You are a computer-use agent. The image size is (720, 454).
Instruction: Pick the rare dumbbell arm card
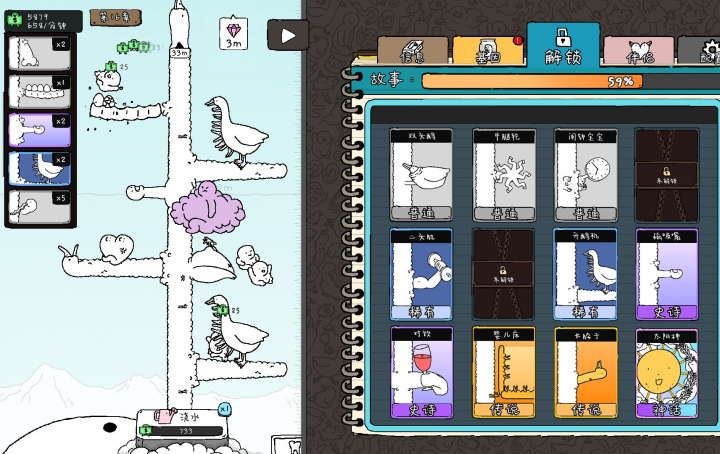pyautogui.click(x=421, y=273)
